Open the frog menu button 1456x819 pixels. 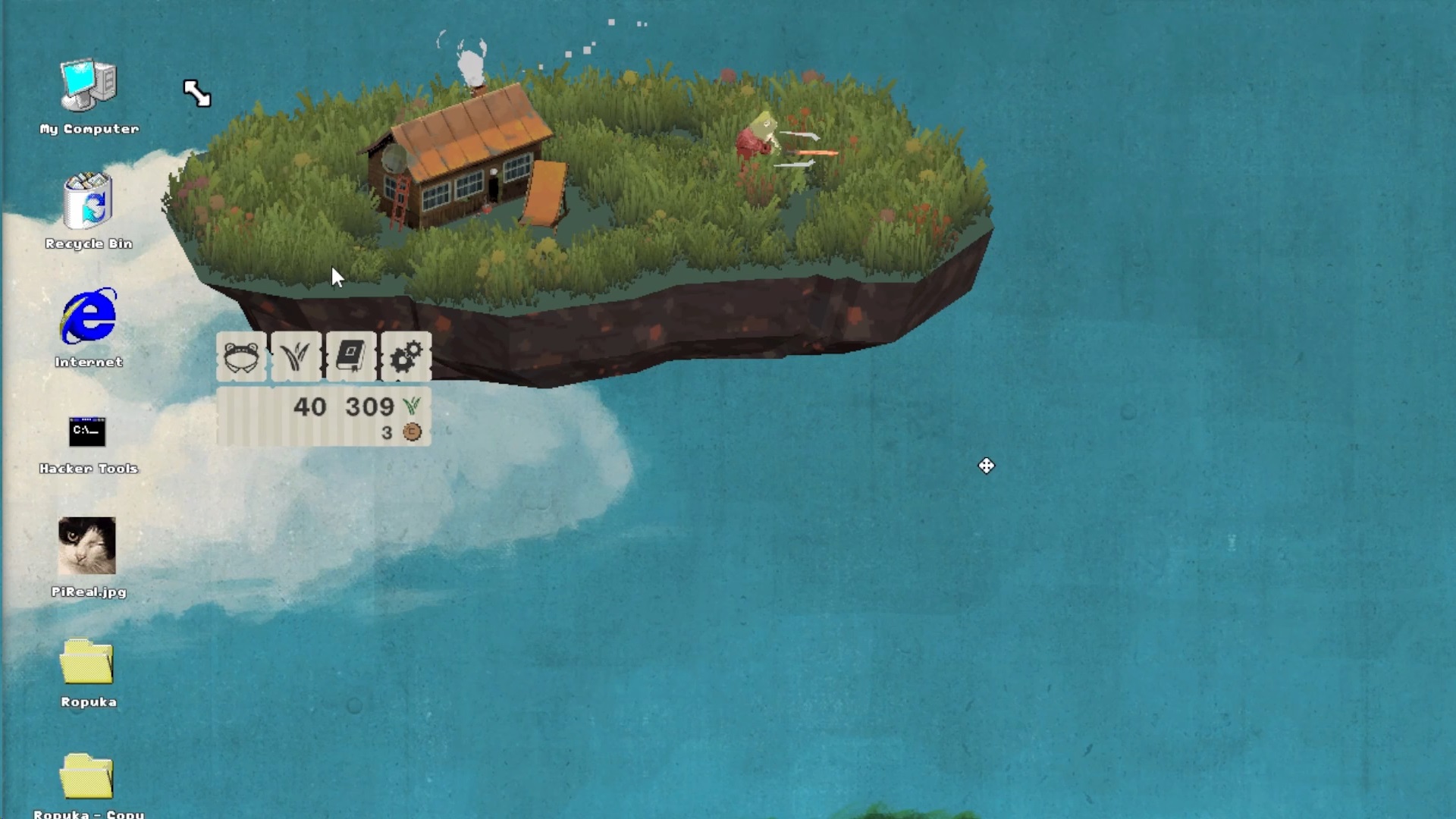(x=242, y=356)
